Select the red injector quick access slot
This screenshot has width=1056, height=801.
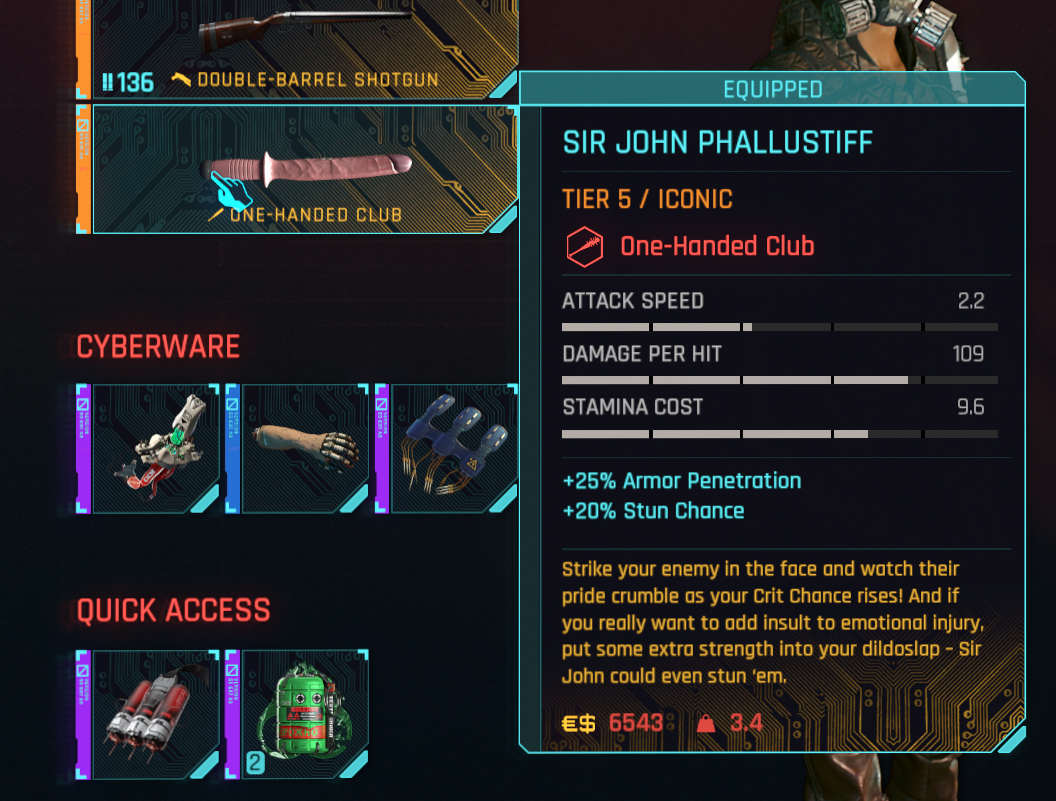point(154,714)
